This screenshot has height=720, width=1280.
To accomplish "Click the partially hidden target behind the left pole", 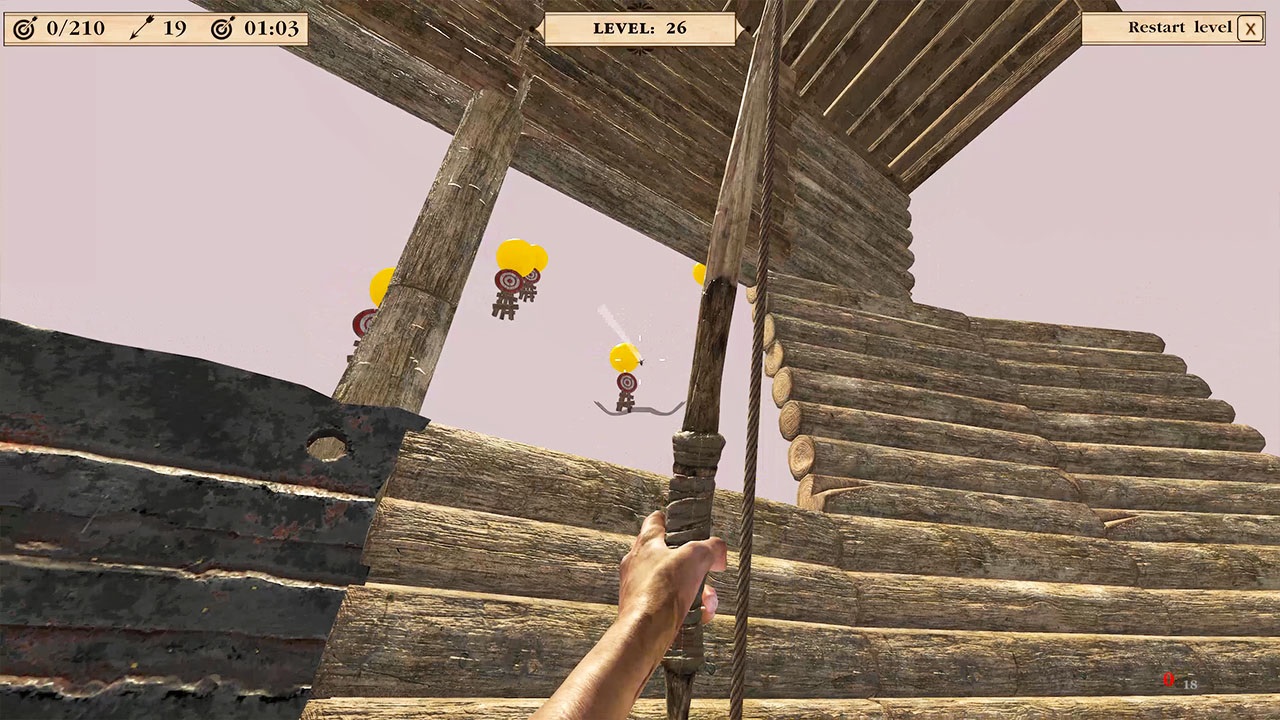I will 360,325.
